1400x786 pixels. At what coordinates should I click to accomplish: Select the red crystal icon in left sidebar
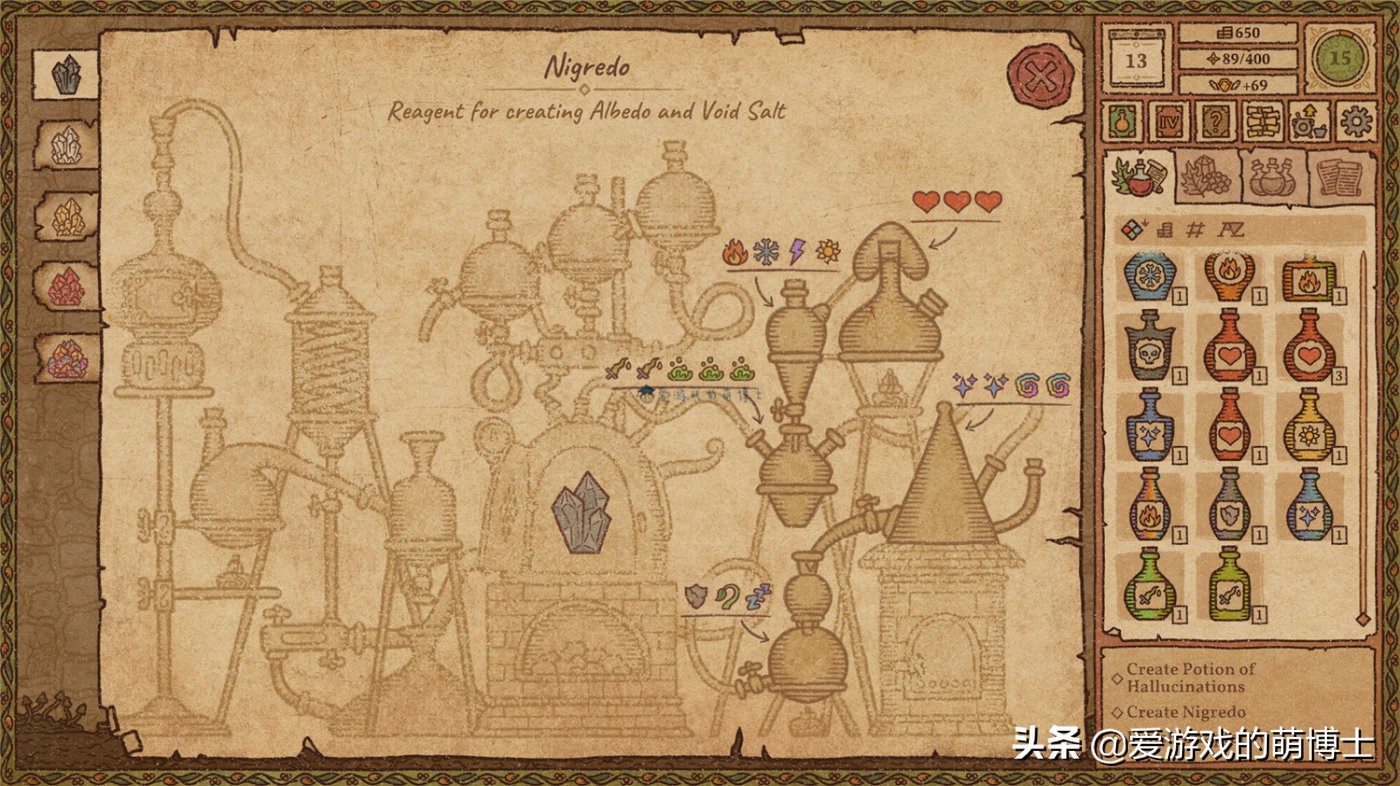(62, 289)
